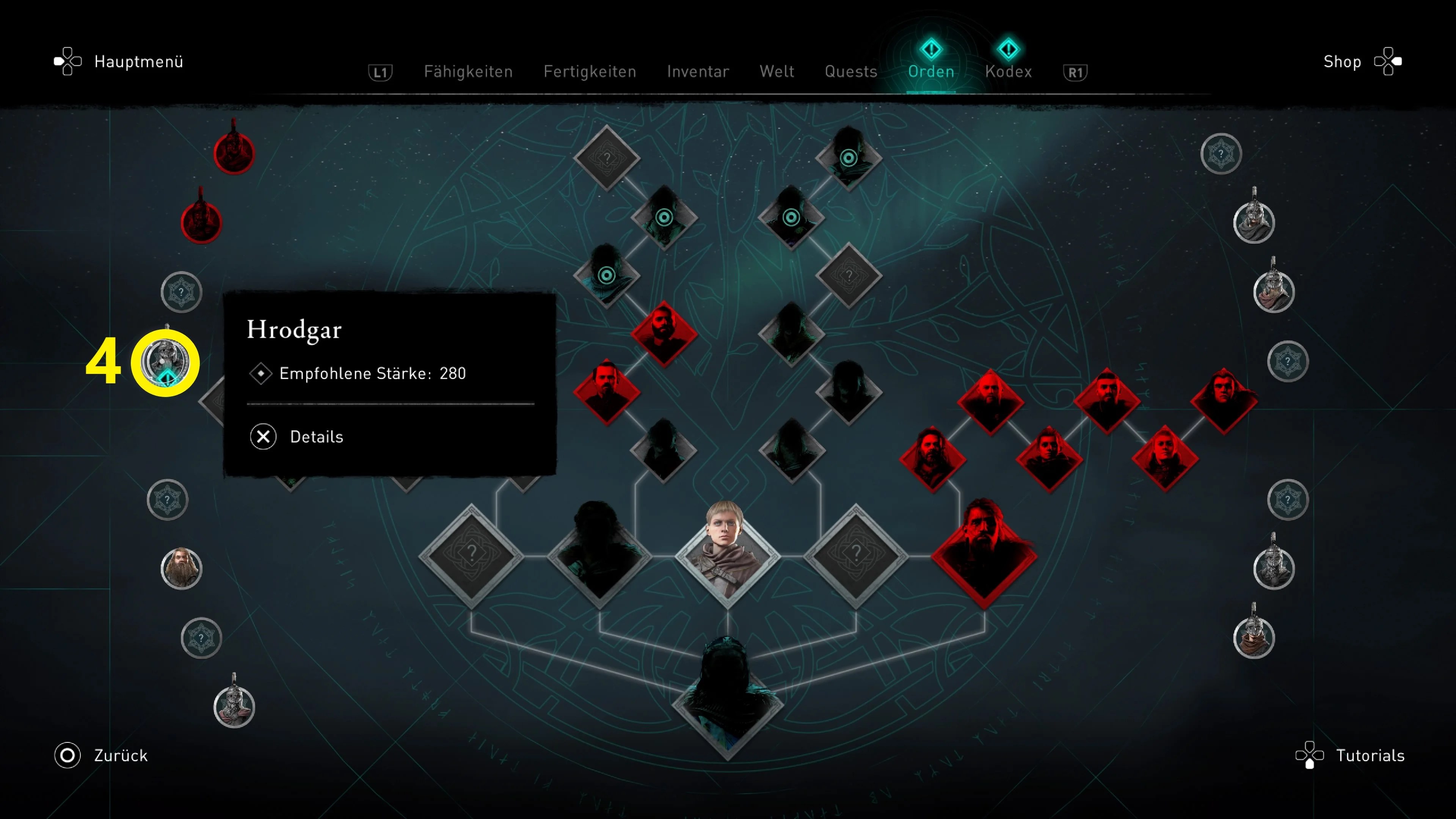
Task: Pick the brown-bearded zealot medallion
Action: (x=182, y=568)
